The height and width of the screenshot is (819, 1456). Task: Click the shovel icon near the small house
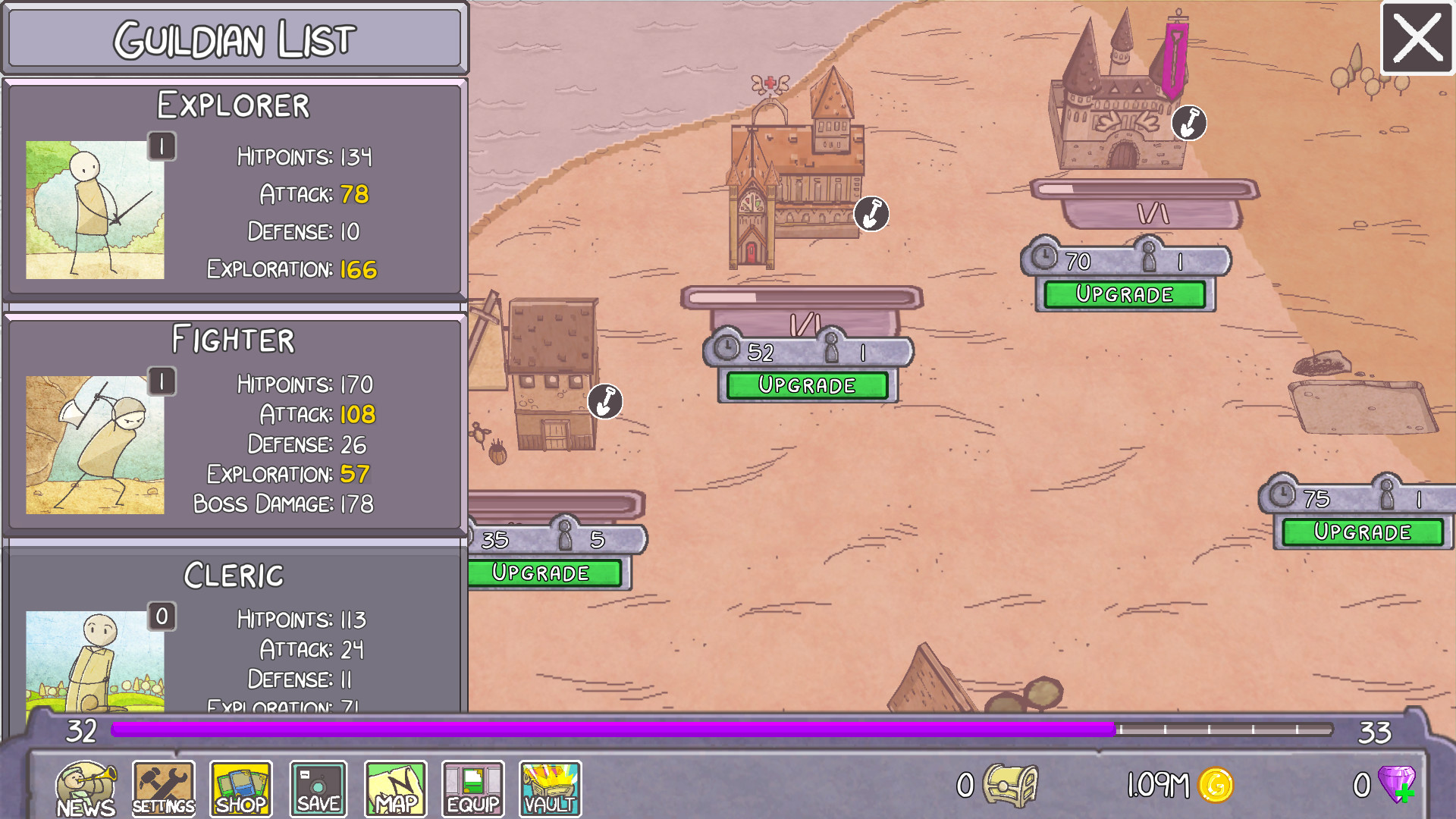pos(605,400)
